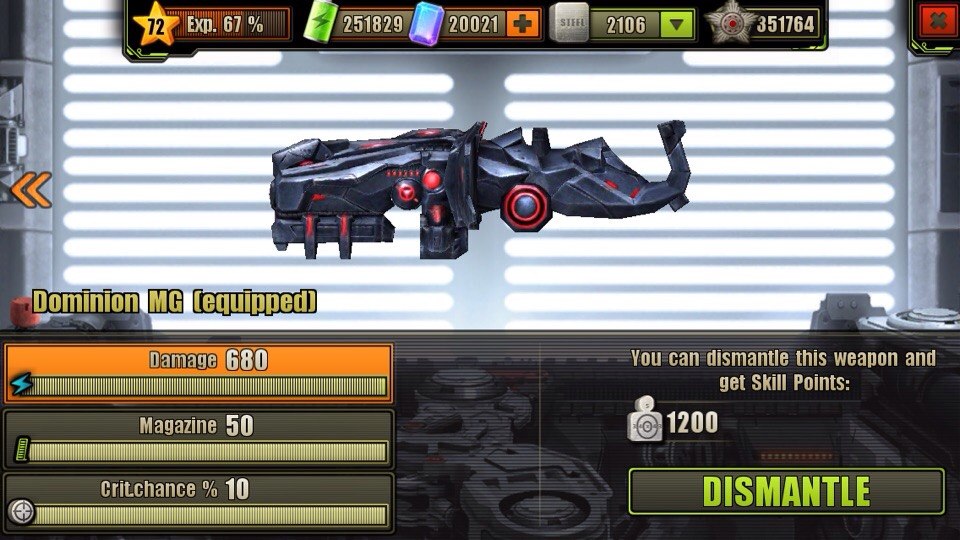The width and height of the screenshot is (960, 540).
Task: Close the weapon screen with red X
Action: [935, 21]
